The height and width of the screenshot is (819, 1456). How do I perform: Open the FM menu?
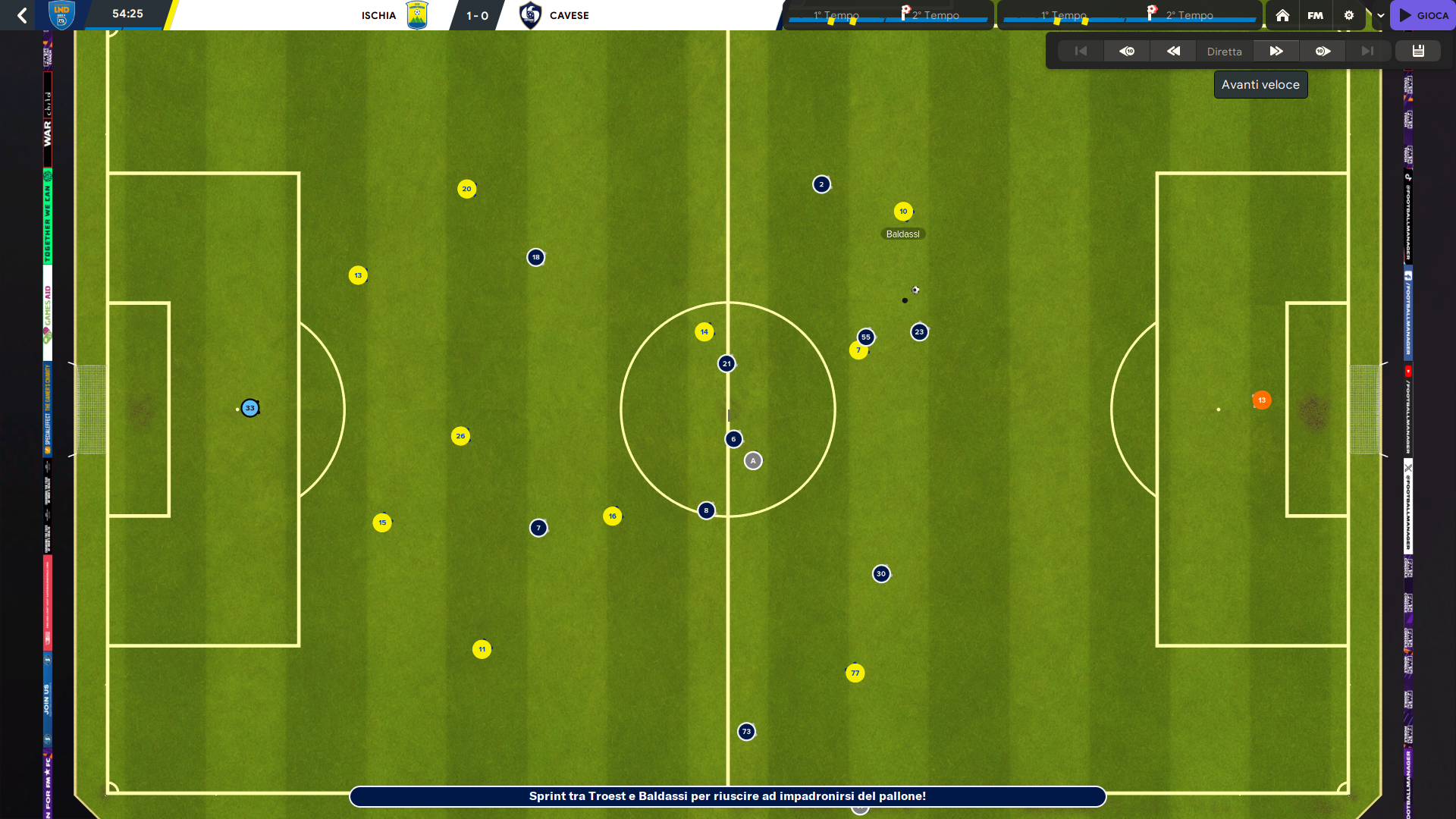pyautogui.click(x=1315, y=15)
